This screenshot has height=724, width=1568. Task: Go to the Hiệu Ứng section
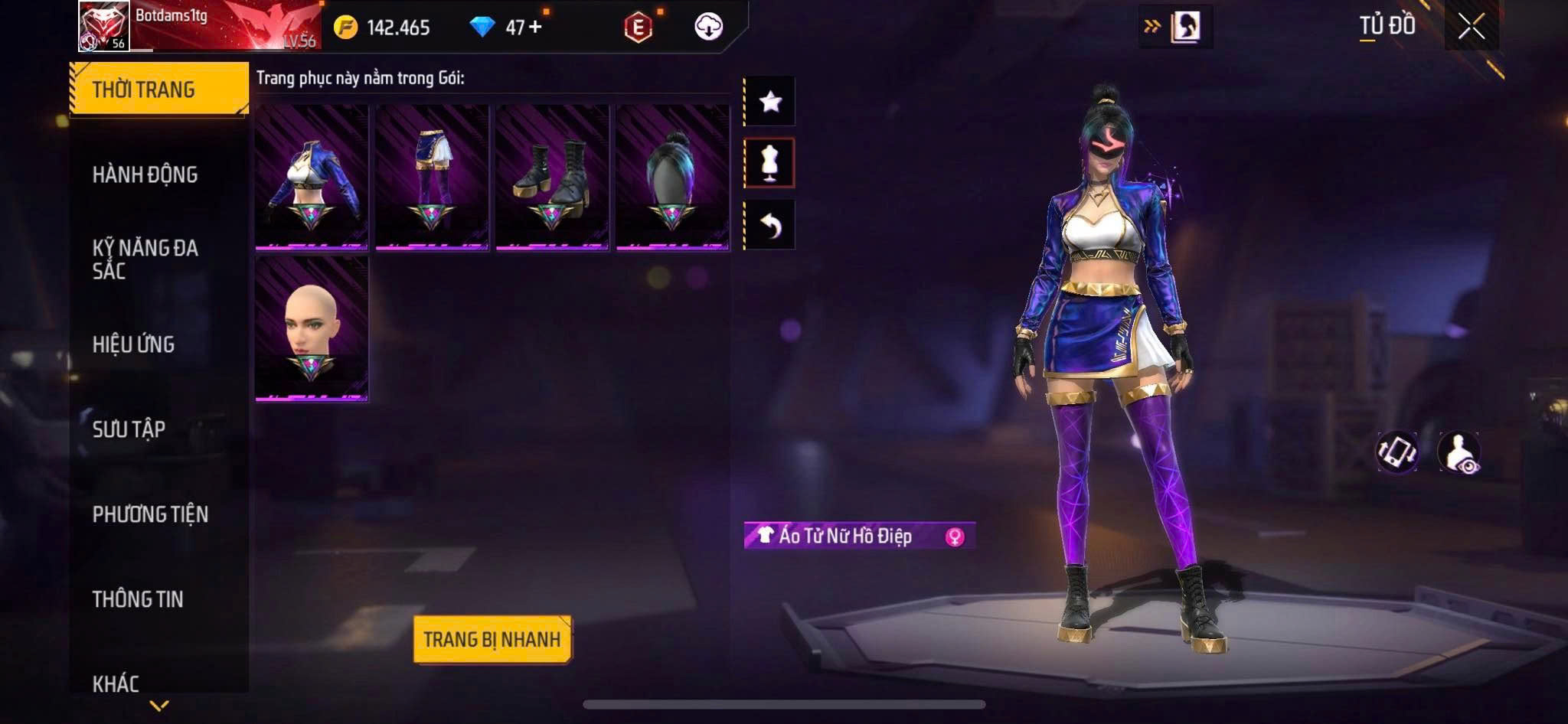click(x=134, y=344)
